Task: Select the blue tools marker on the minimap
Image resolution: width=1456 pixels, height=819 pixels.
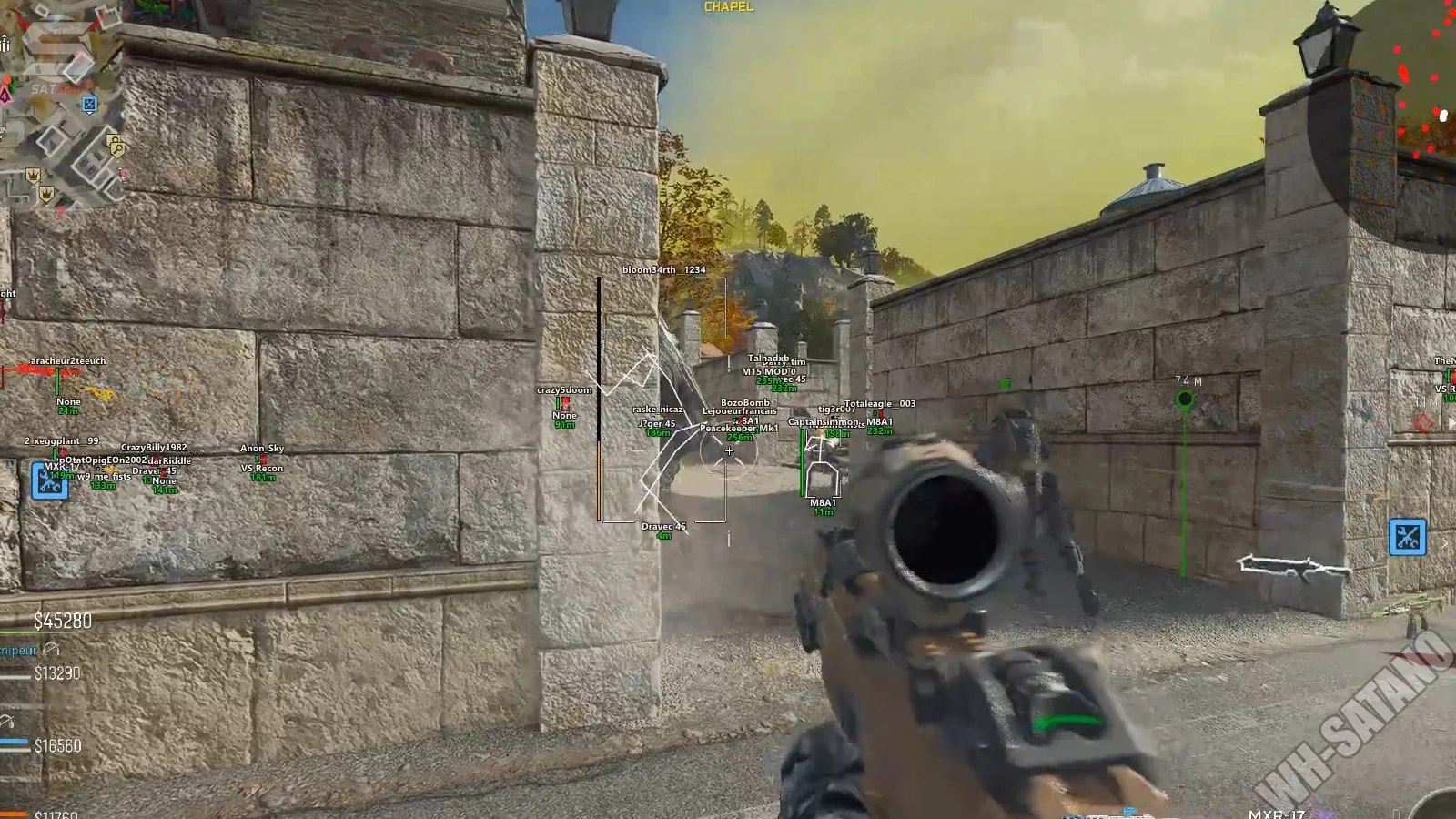Action: [89, 105]
